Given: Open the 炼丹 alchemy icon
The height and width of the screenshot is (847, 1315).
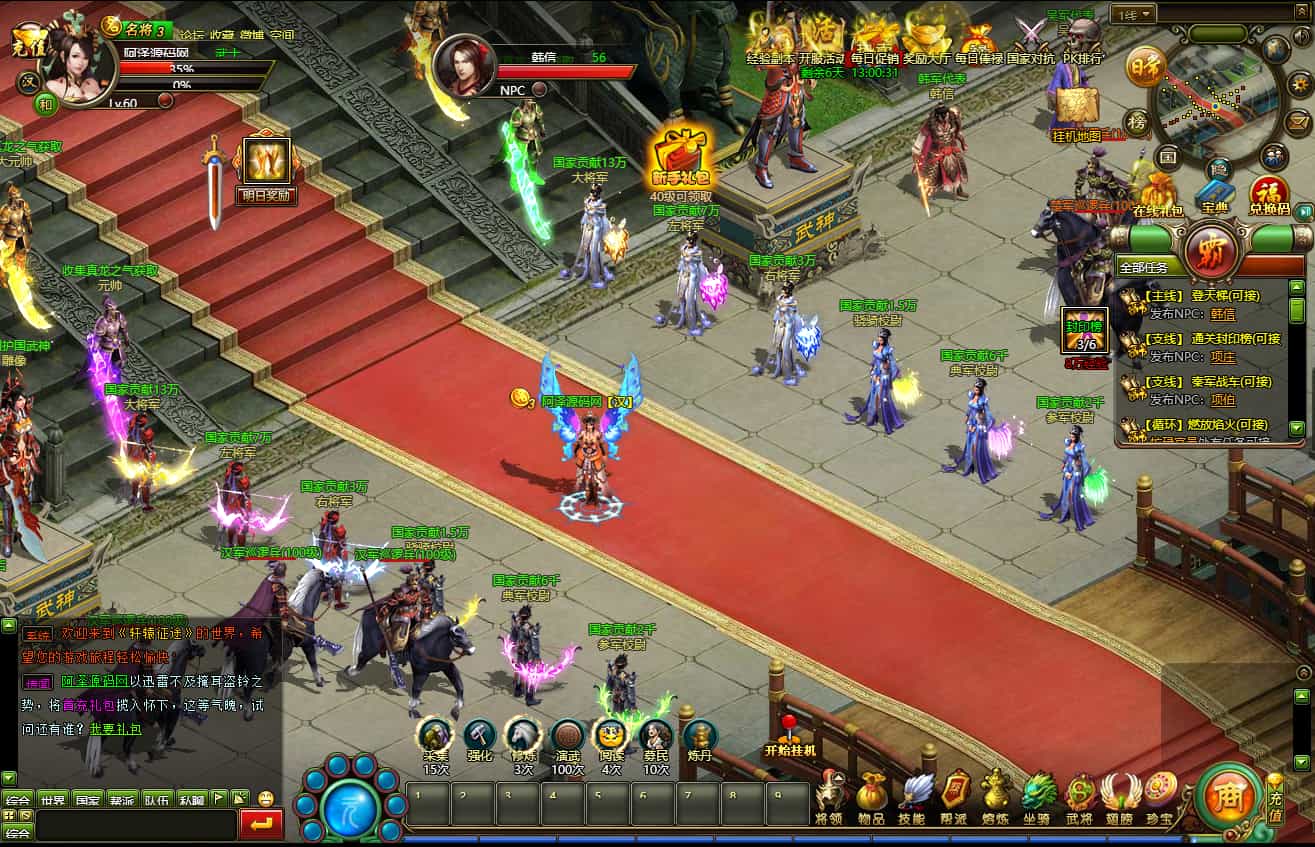Looking at the screenshot, I should pos(700,738).
